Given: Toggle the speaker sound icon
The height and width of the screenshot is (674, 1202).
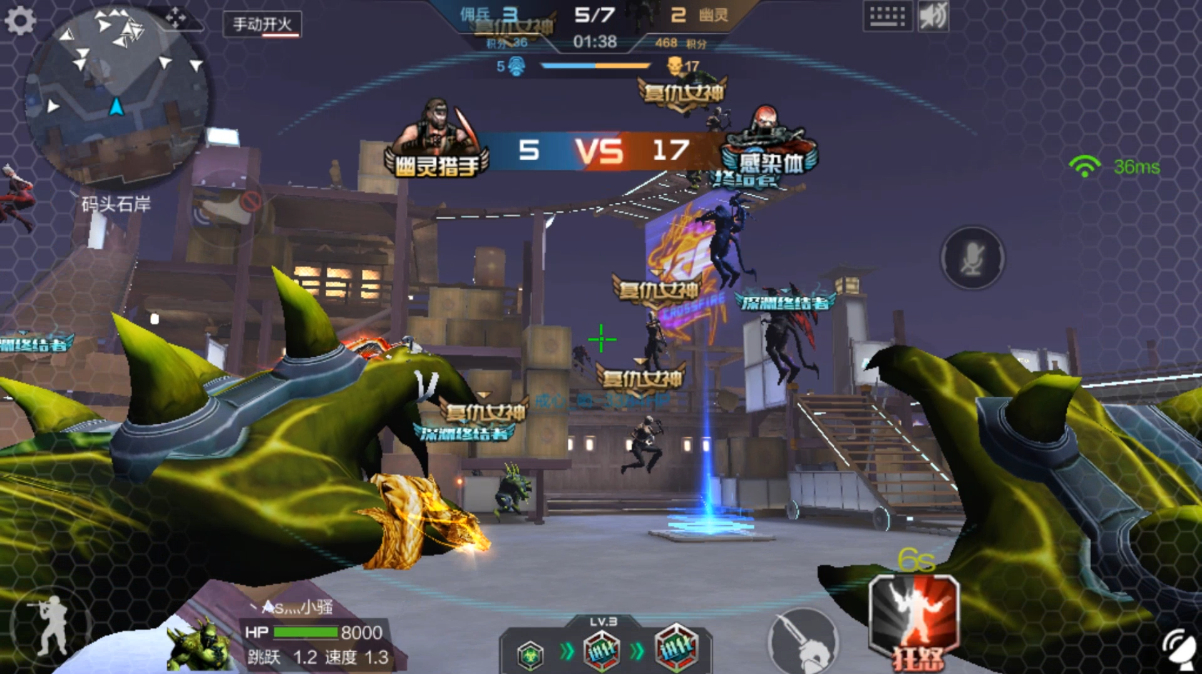Looking at the screenshot, I should click(933, 16).
